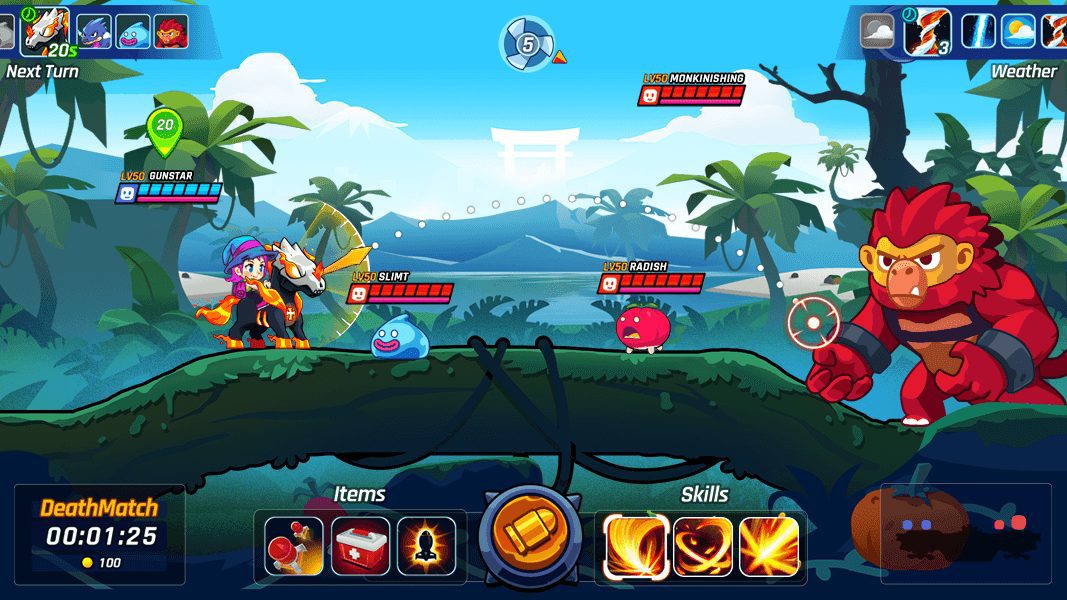1067x600 pixels.
Task: Select the white wolf portrait in turn order
Action: click(x=45, y=31)
